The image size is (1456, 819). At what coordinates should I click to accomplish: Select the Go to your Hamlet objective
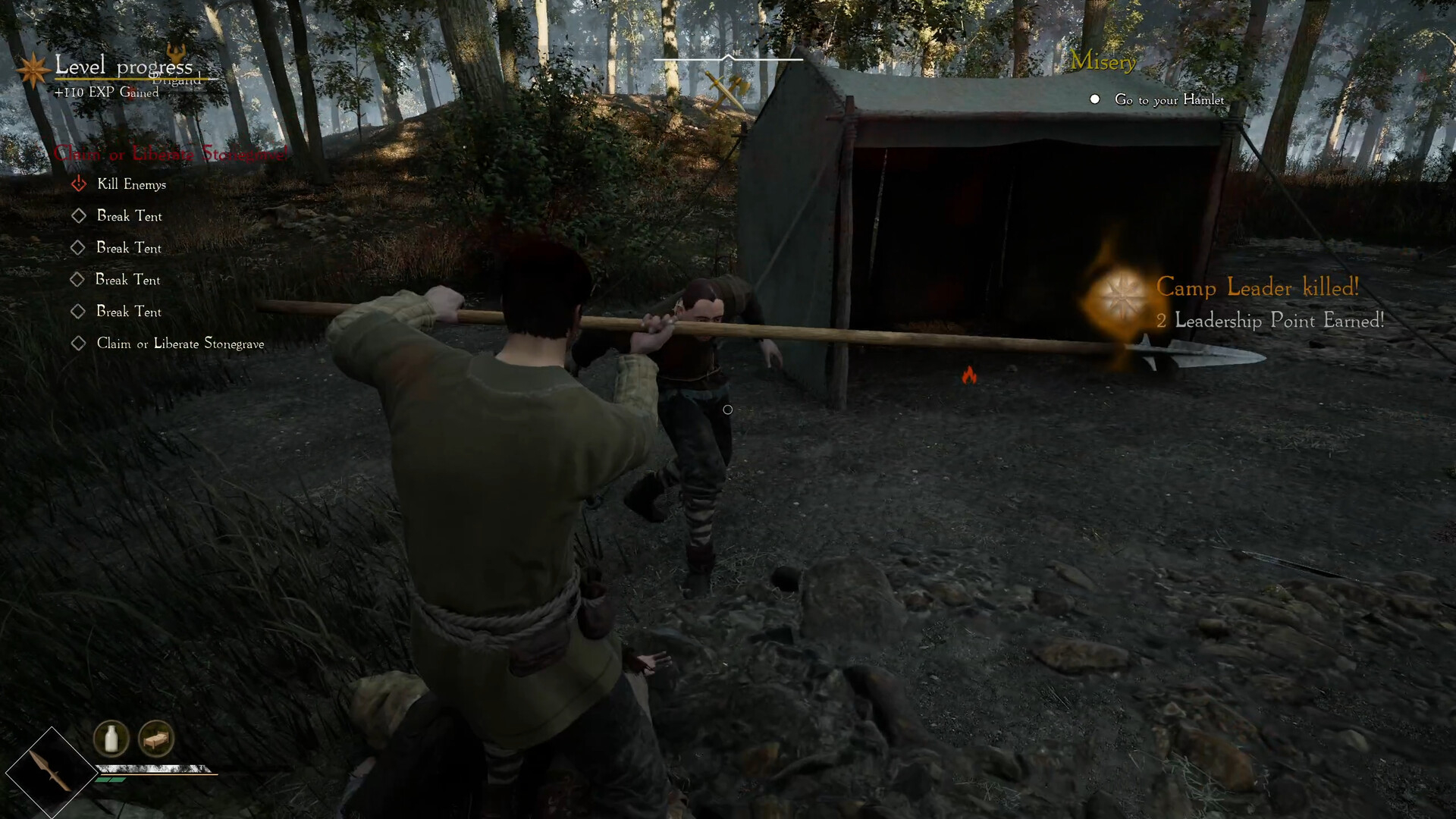point(1169,100)
